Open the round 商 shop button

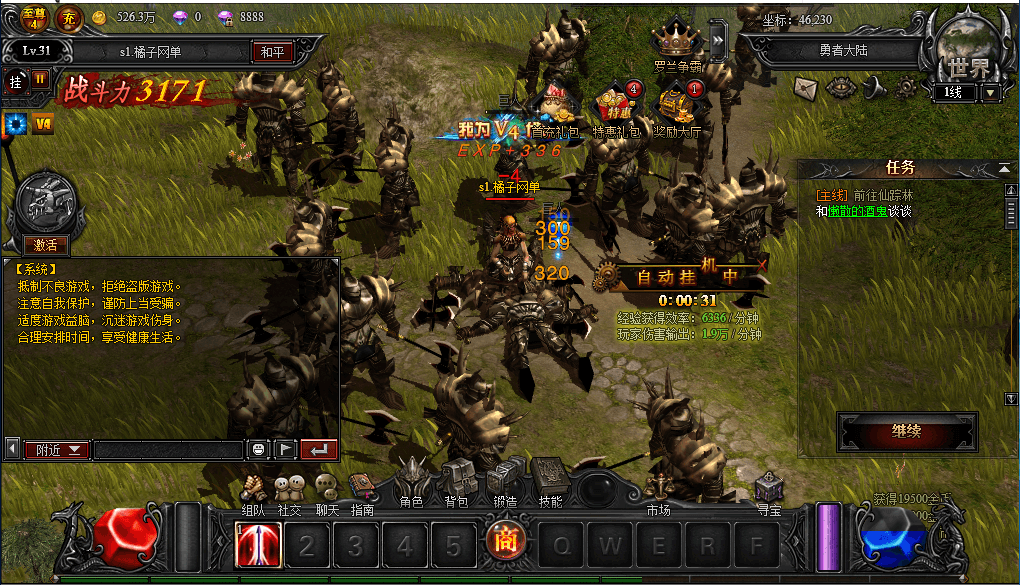coord(504,543)
